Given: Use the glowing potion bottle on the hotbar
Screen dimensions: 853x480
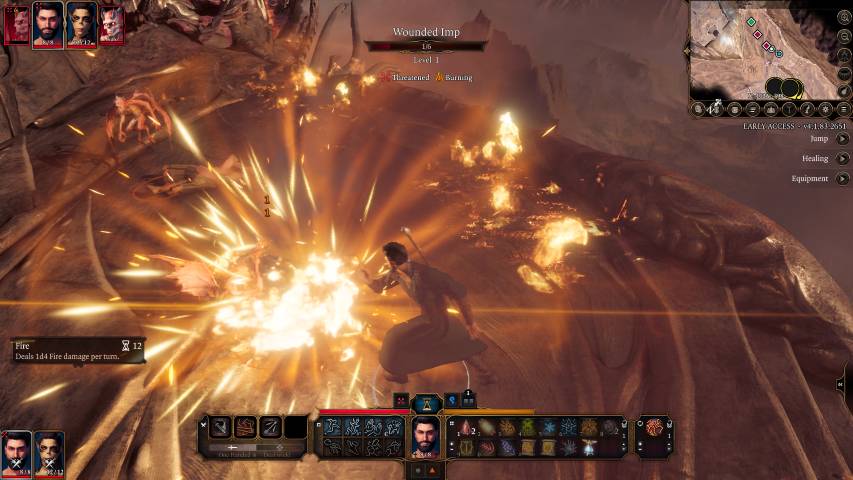Looking at the screenshot, I should [x=587, y=447].
